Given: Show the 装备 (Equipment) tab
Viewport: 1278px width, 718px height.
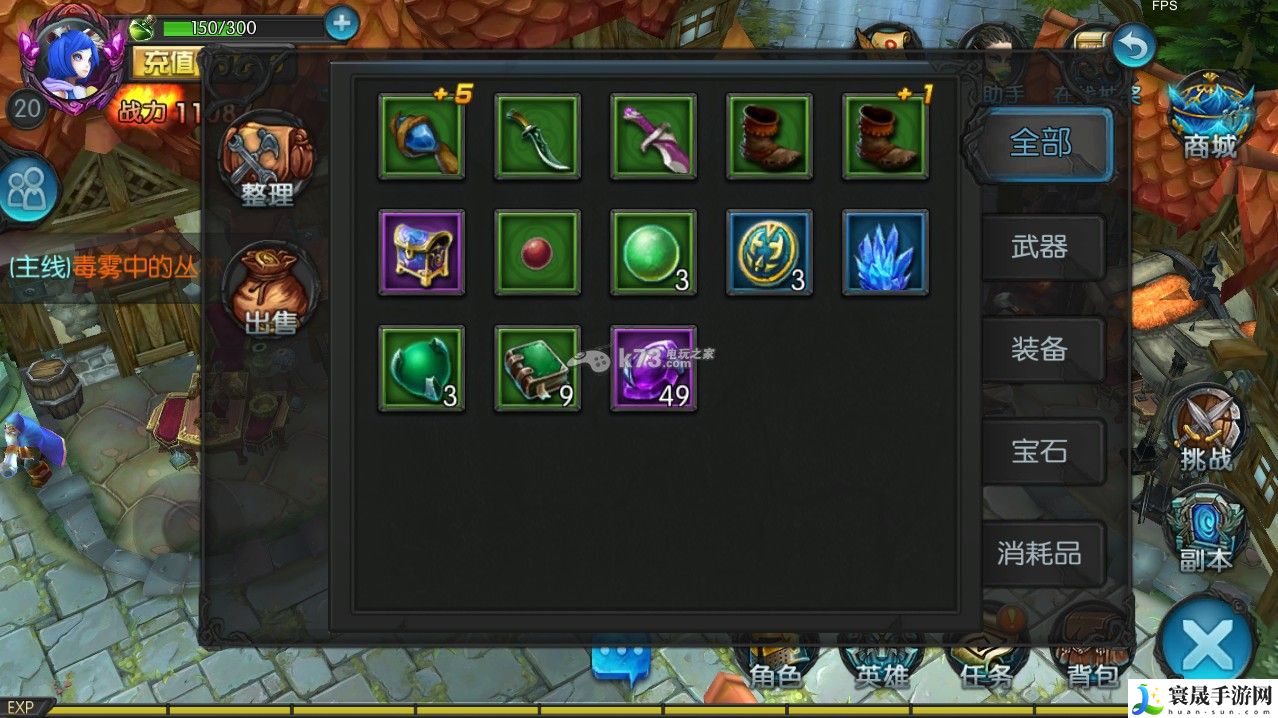Looking at the screenshot, I should click(x=1040, y=349).
